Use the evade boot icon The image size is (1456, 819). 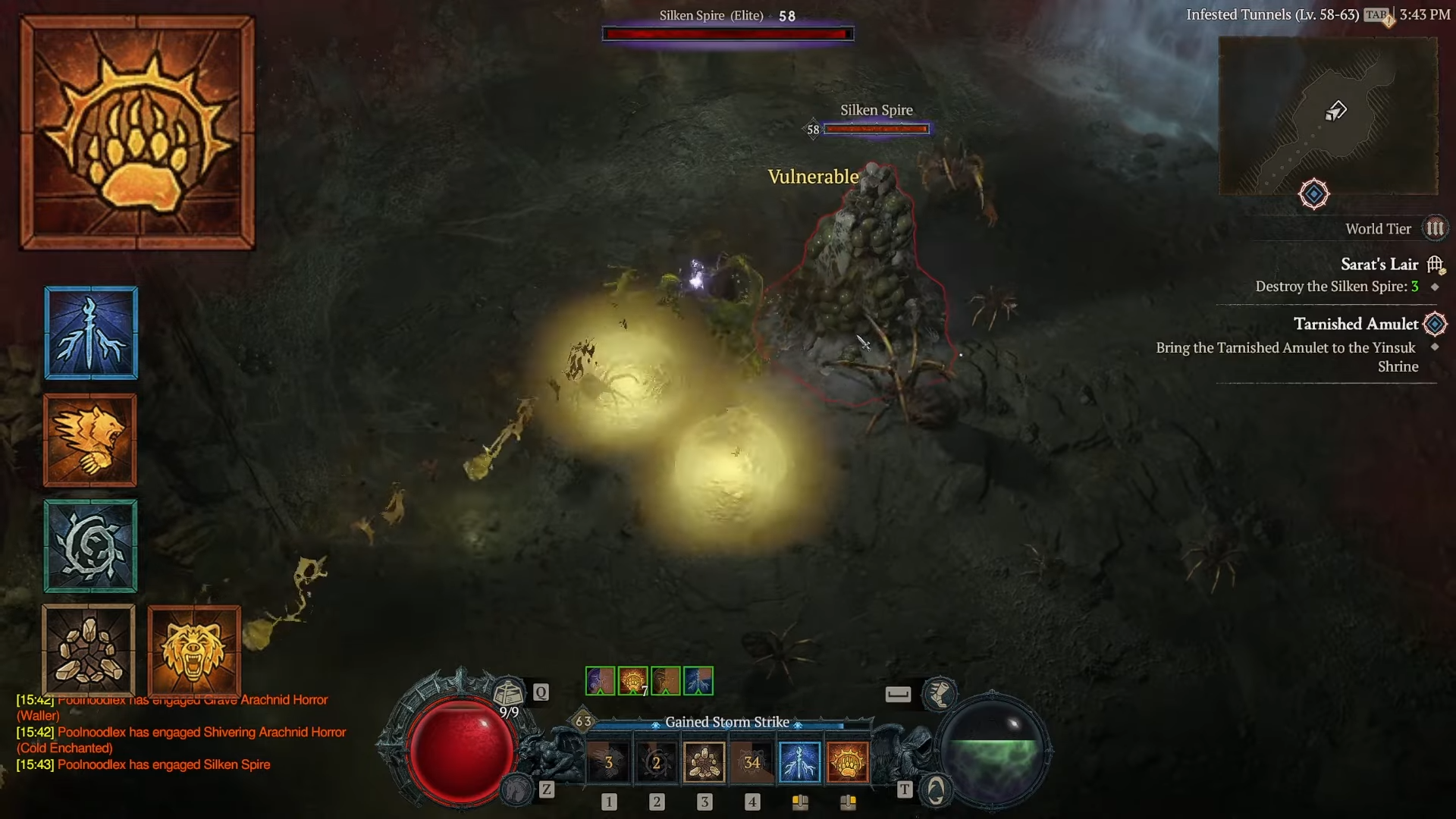click(939, 694)
